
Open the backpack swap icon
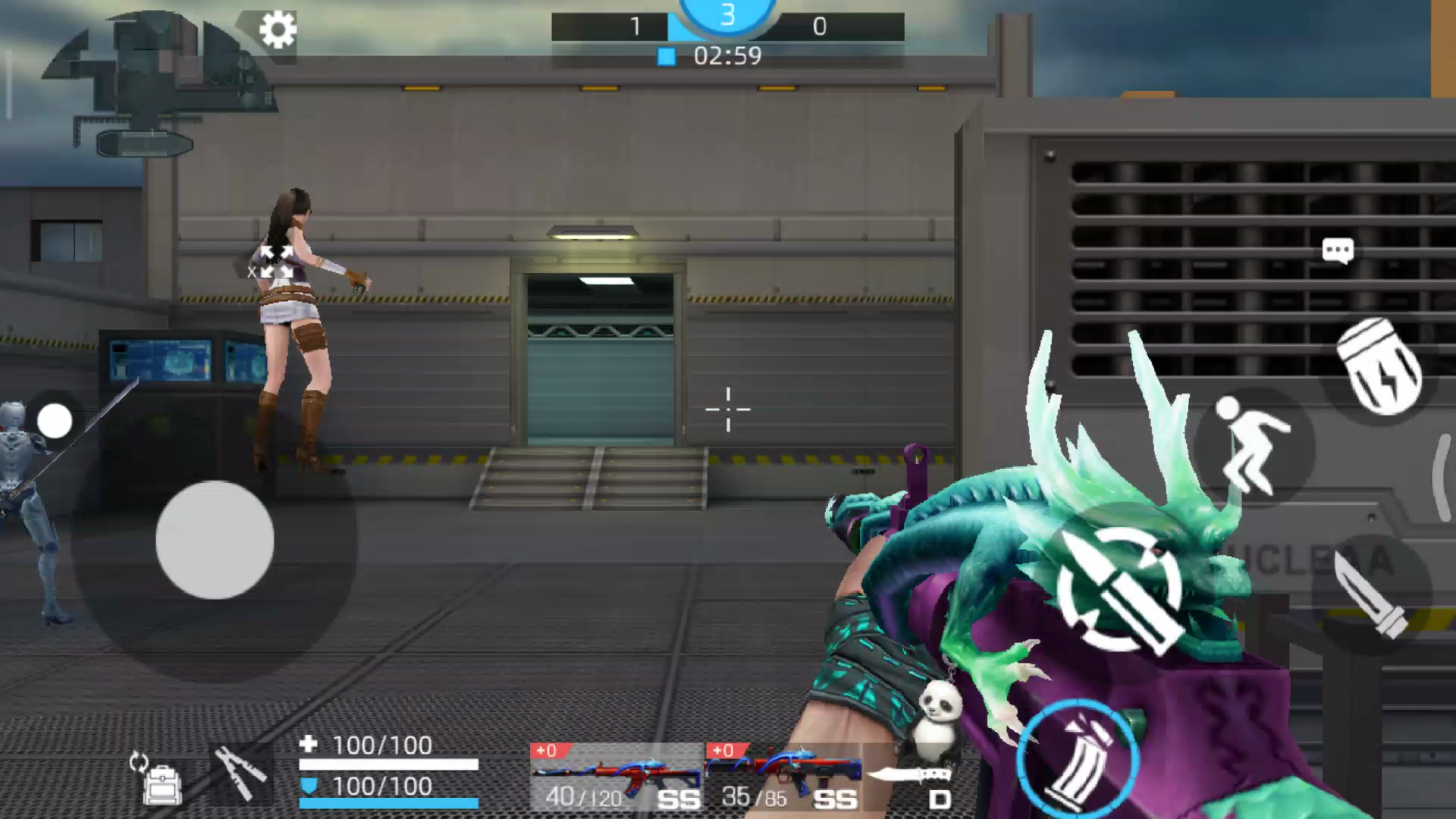(158, 779)
